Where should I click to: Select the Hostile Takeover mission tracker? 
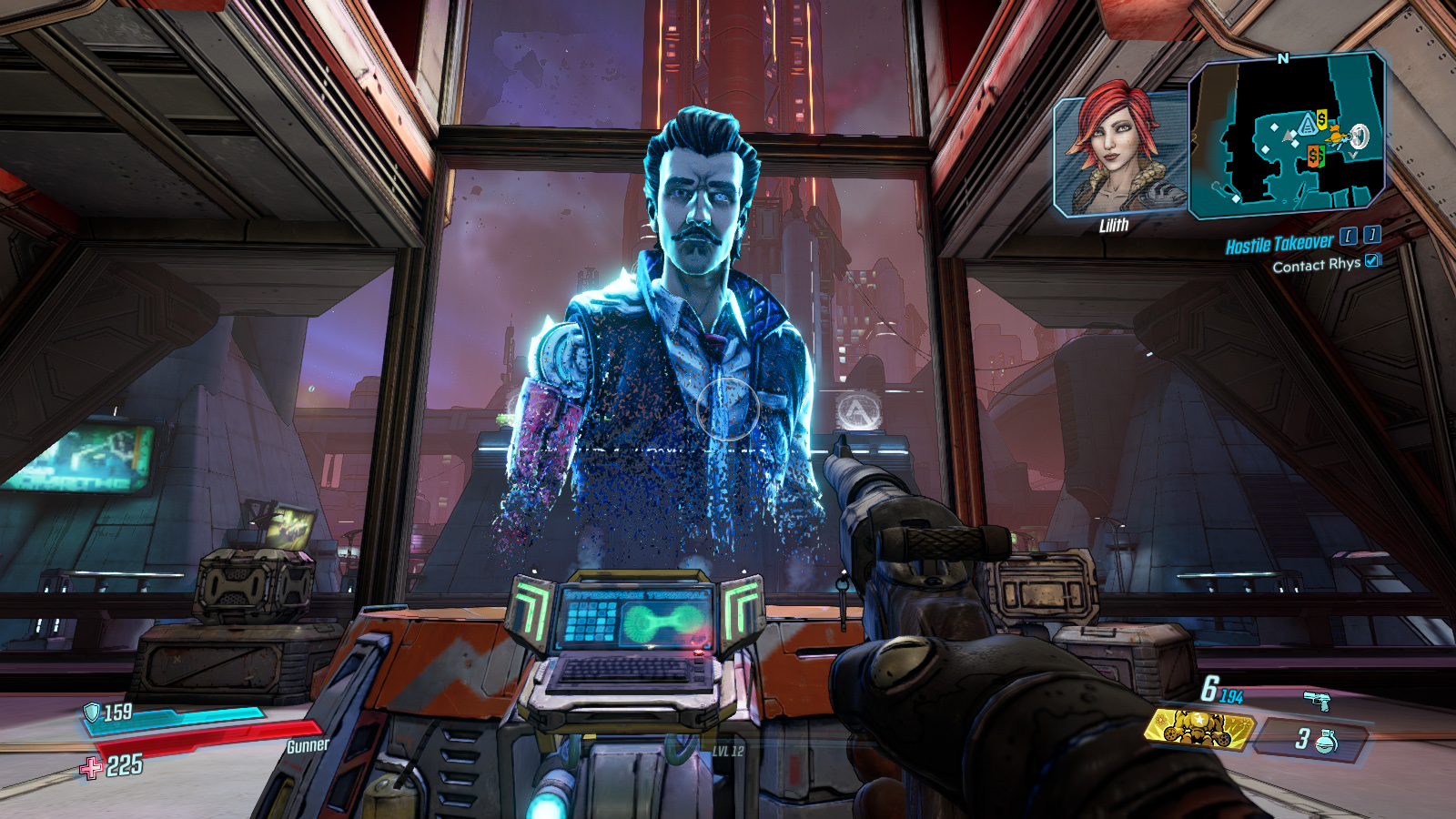1279,244
